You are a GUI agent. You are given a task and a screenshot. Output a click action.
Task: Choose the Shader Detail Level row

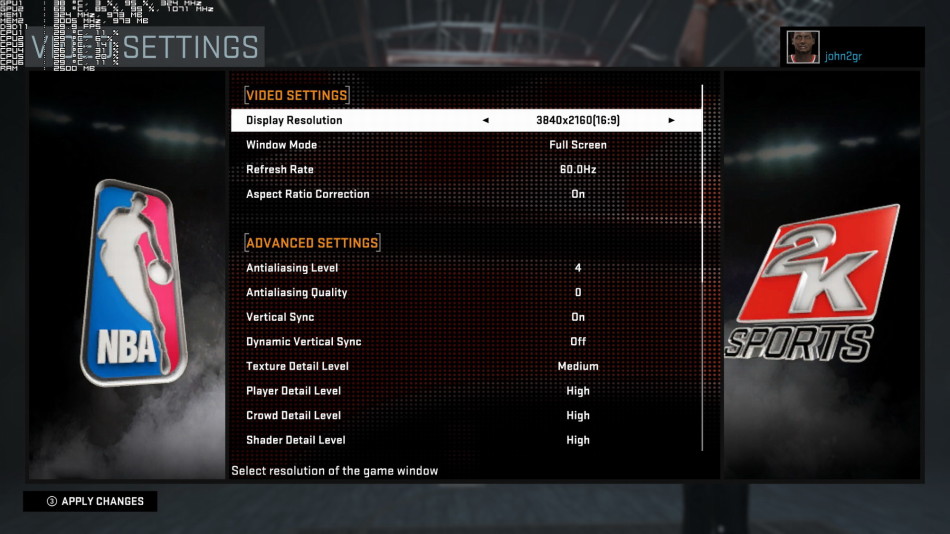click(466, 440)
